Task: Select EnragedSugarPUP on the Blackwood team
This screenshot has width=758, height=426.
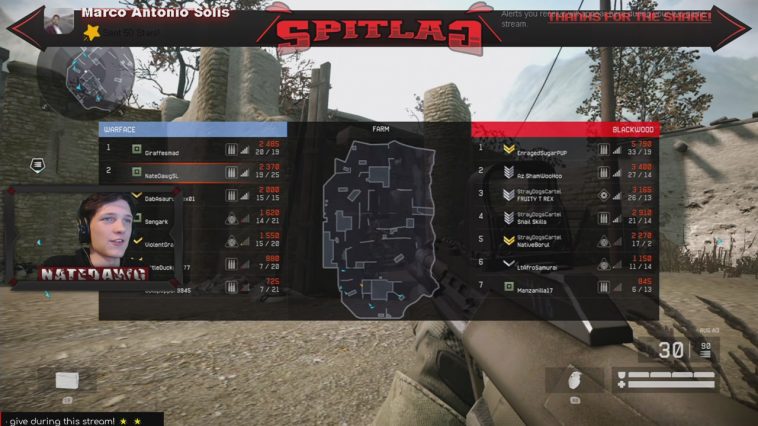Action: pos(565,149)
